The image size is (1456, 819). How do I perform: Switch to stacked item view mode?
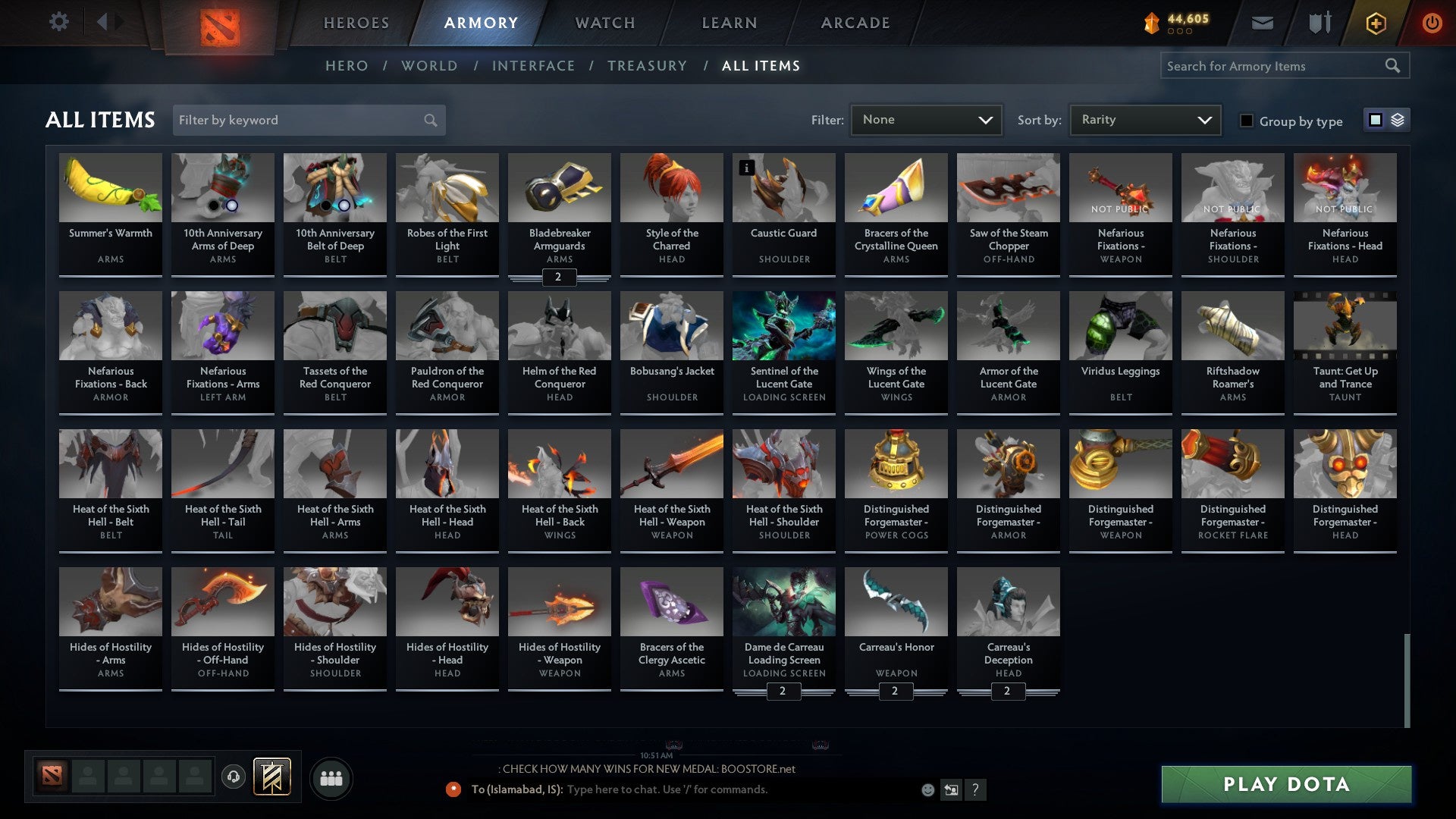tap(1398, 120)
